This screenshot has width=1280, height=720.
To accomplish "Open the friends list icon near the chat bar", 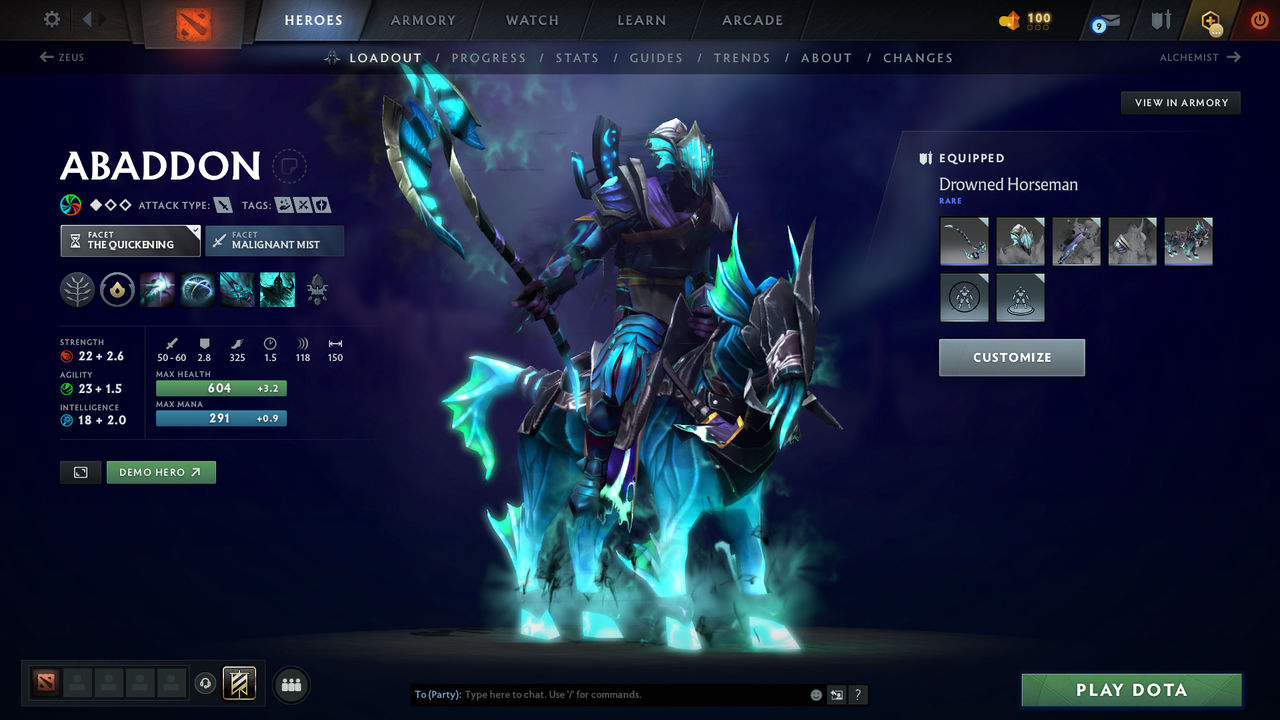I will pyautogui.click(x=291, y=684).
